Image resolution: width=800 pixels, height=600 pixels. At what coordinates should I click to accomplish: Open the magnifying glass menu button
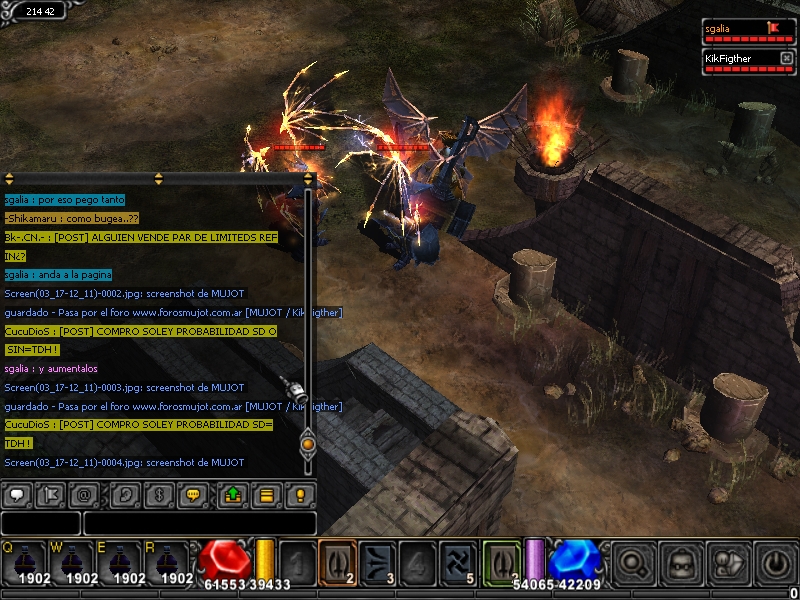click(x=633, y=564)
